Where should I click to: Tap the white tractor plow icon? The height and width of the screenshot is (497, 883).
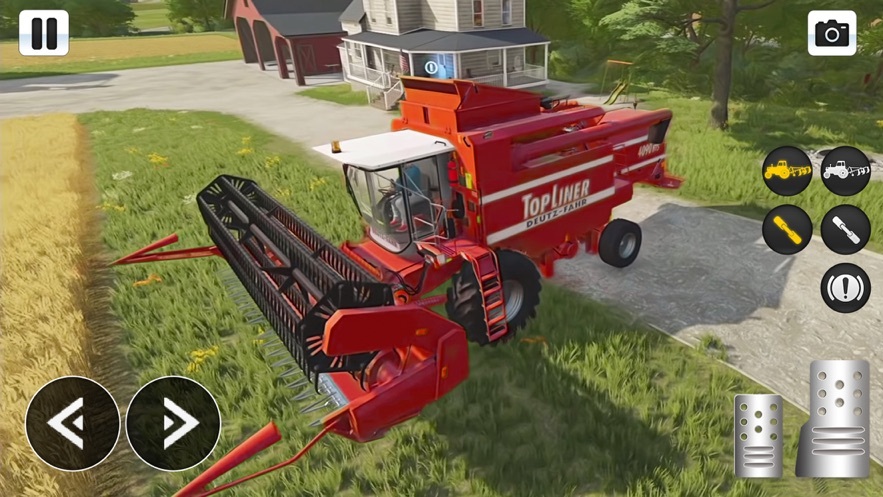coord(845,172)
